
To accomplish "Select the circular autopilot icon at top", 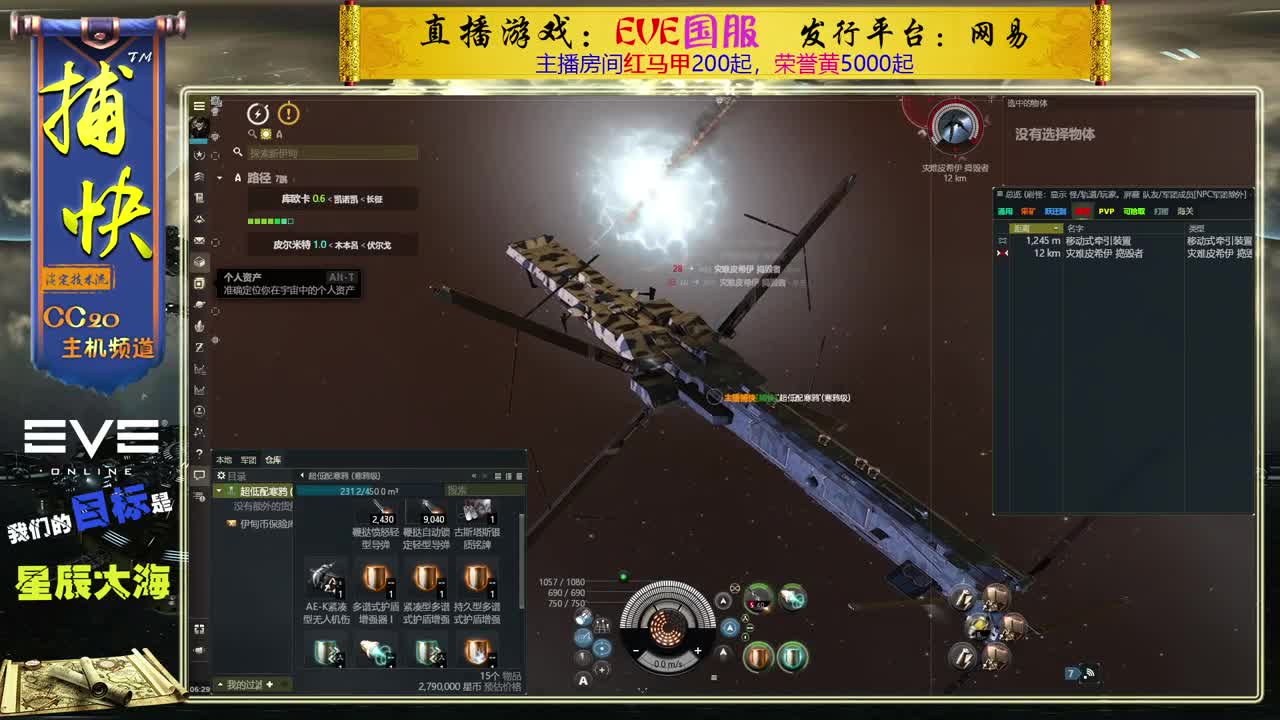I will tap(258, 113).
